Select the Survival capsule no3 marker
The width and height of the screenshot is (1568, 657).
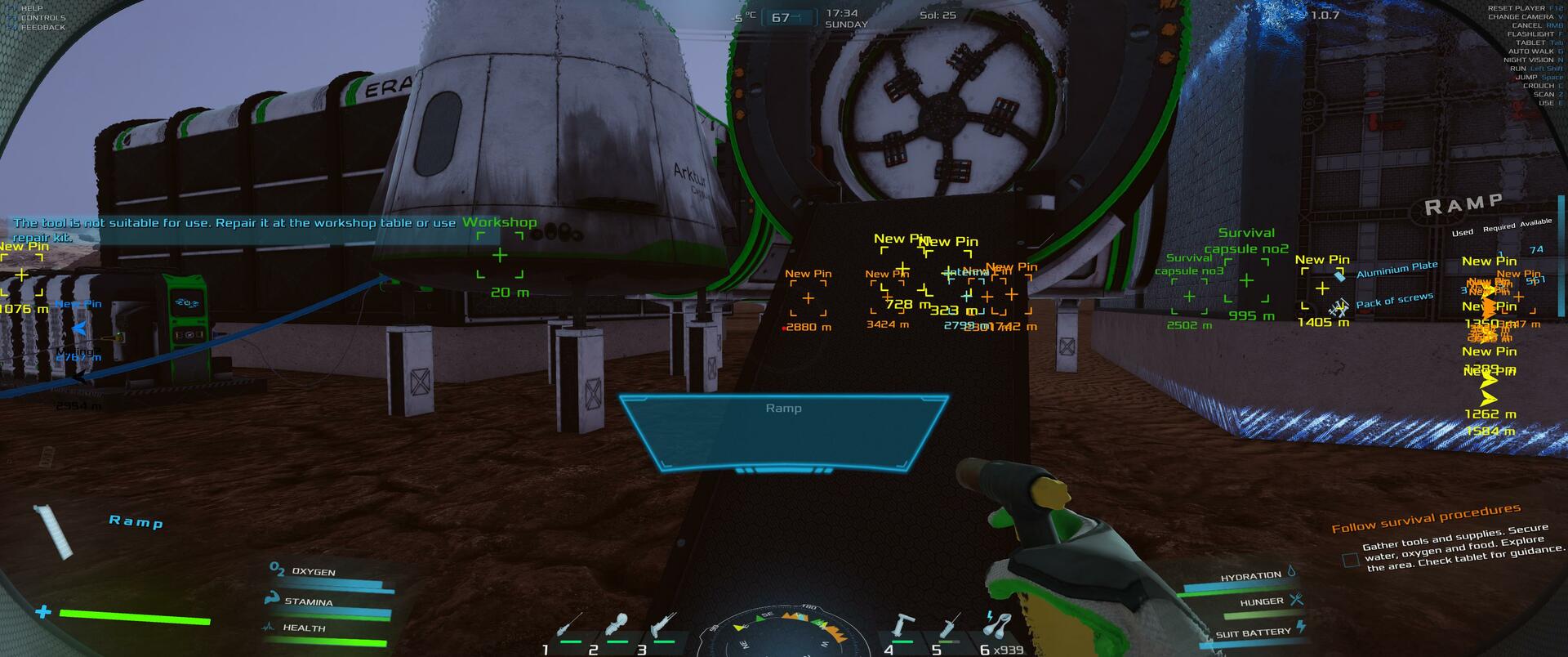click(1189, 296)
